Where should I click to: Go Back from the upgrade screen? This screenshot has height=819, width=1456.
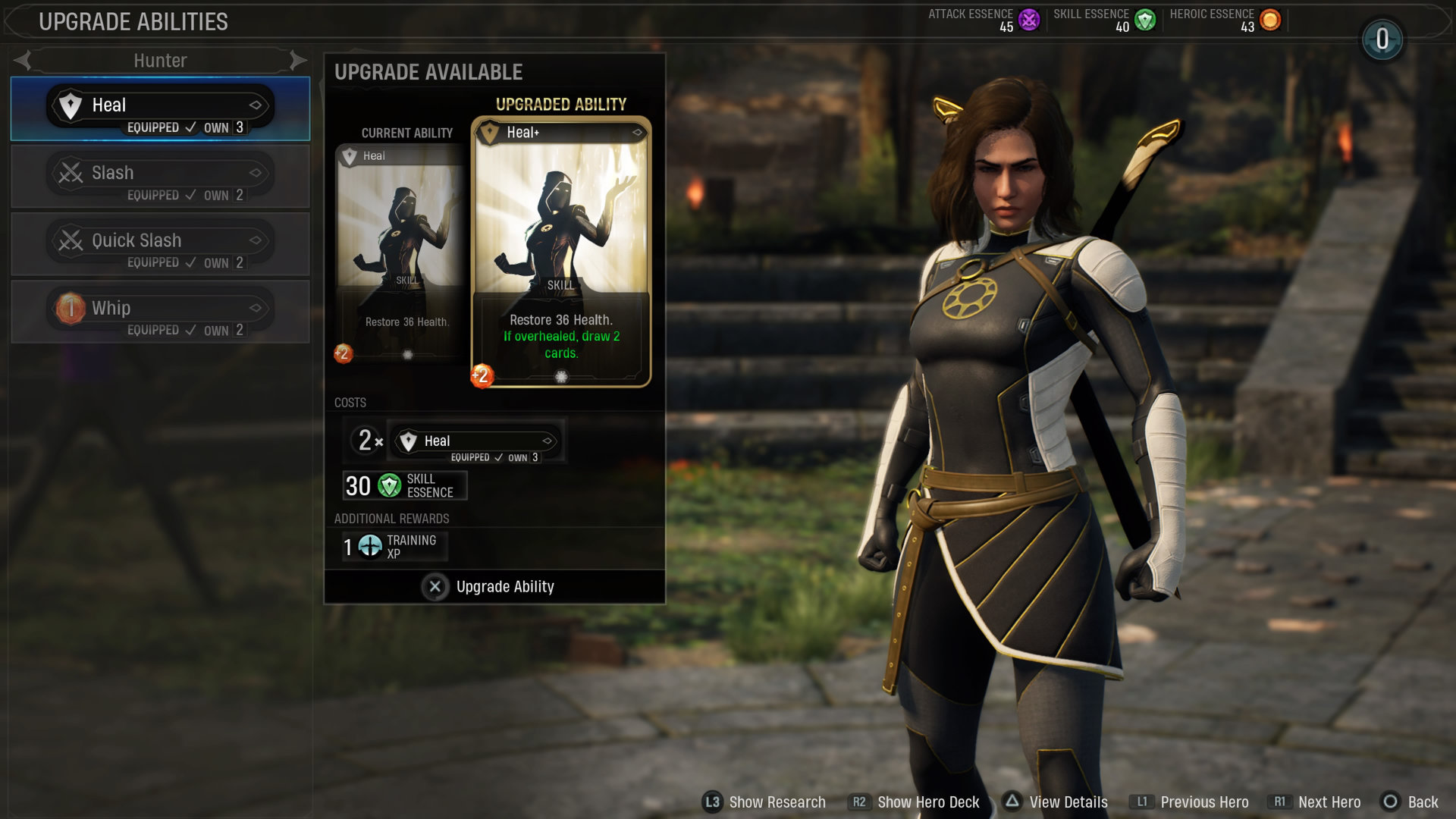[1410, 802]
